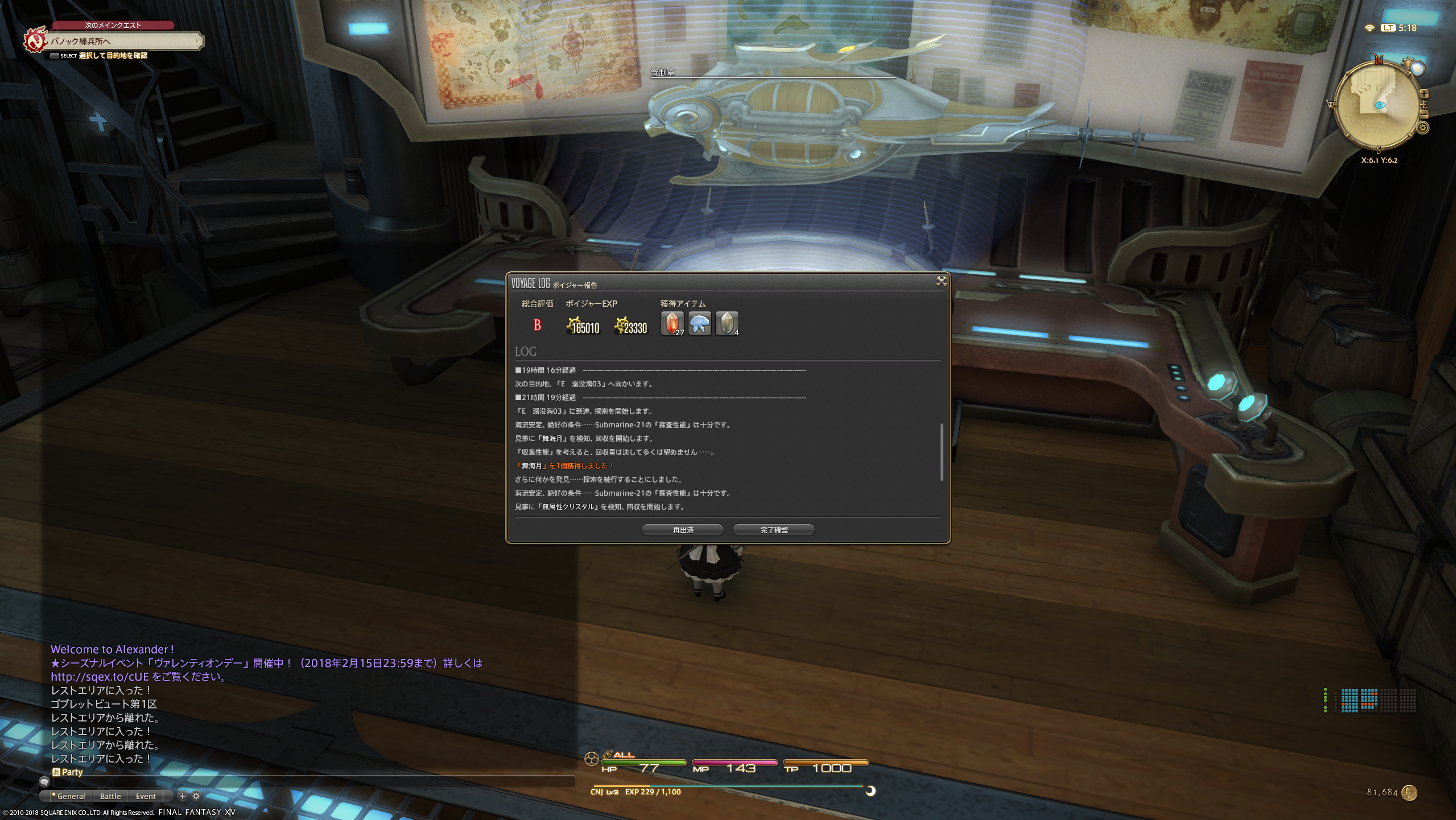Screen dimensions: 1456x820
Task: Click the 再出港 redeploy button
Action: tap(682, 530)
